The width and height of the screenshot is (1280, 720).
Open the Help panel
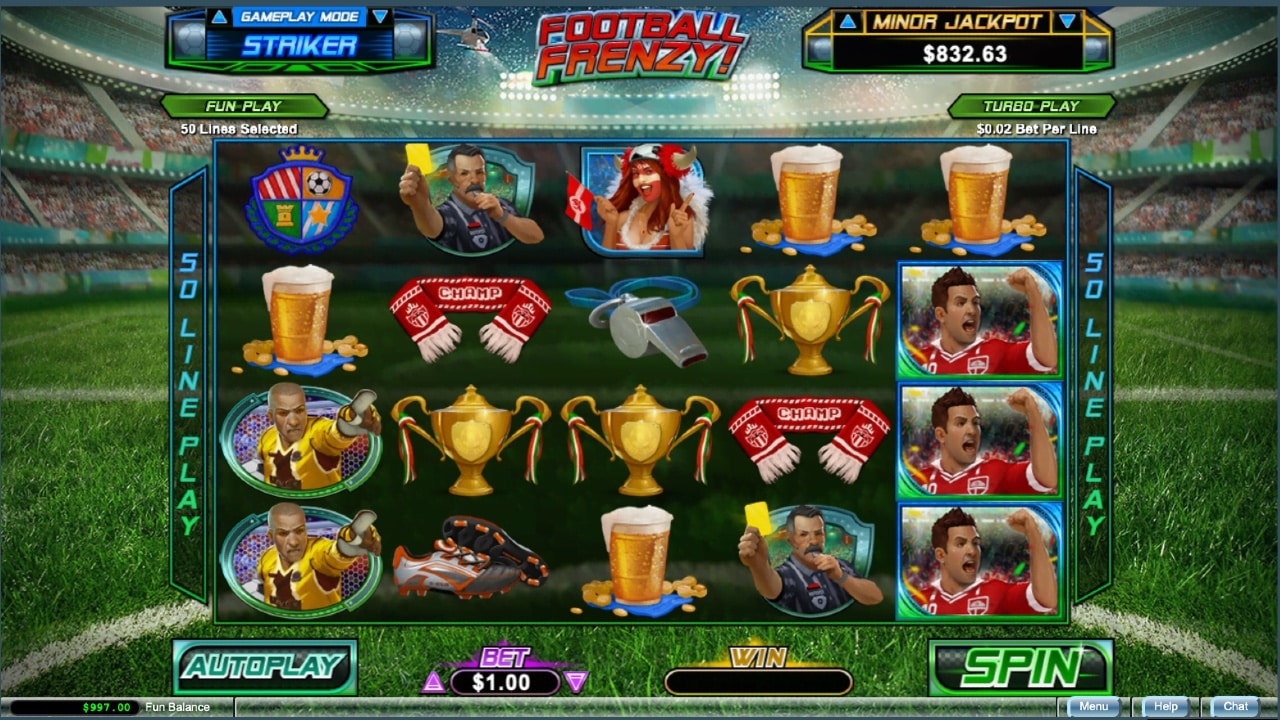tap(1166, 706)
